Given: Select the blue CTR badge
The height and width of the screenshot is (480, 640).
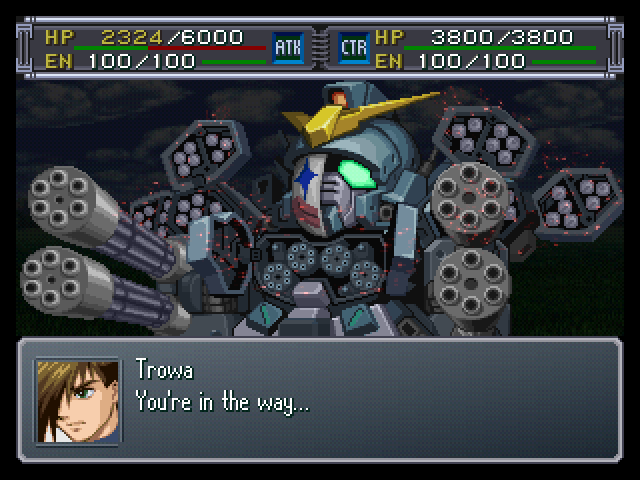Looking at the screenshot, I should 354,47.
